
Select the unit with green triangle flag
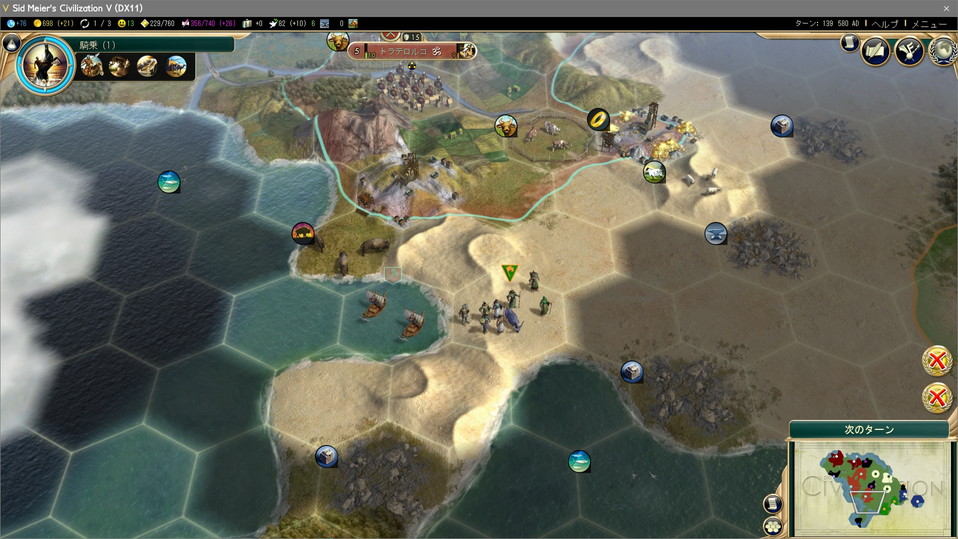pos(510,272)
